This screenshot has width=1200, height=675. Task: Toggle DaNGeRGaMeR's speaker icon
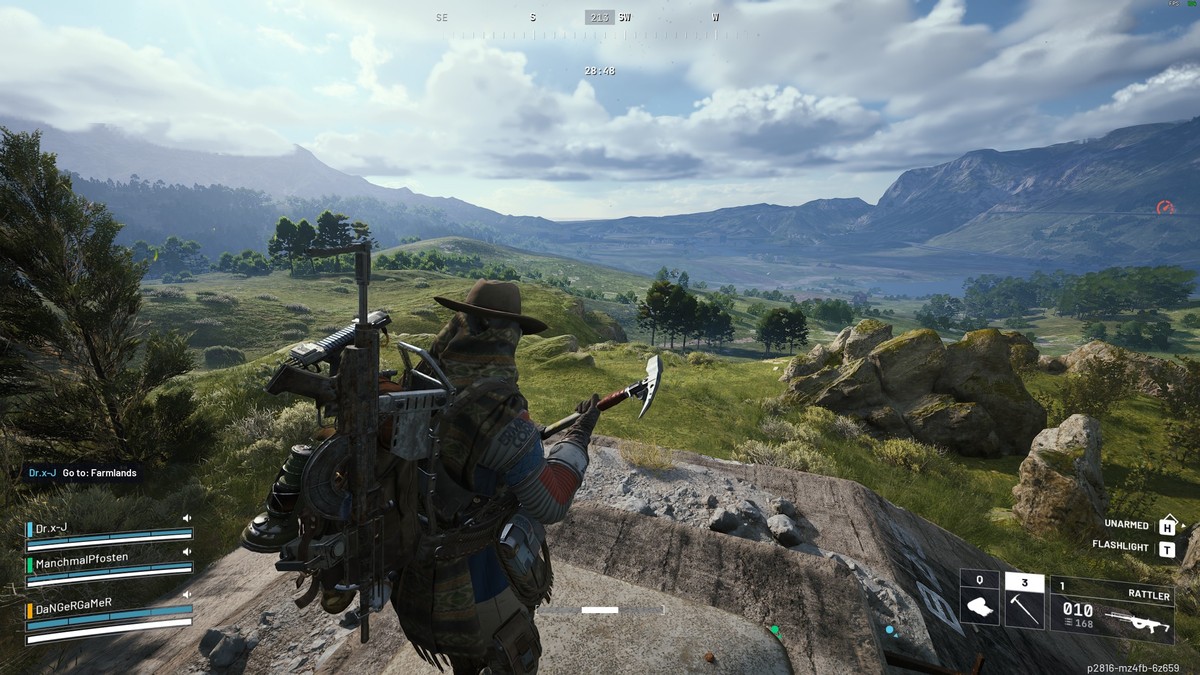(x=186, y=594)
